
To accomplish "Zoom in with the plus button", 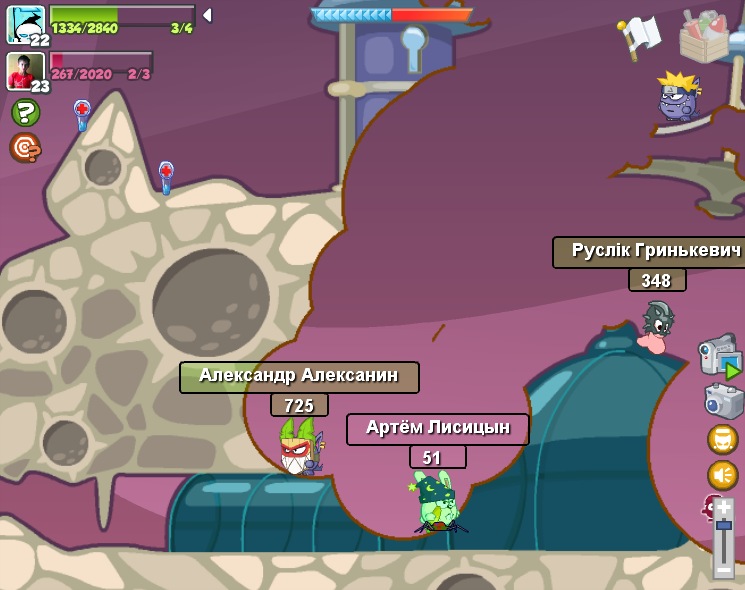I will tap(724, 507).
